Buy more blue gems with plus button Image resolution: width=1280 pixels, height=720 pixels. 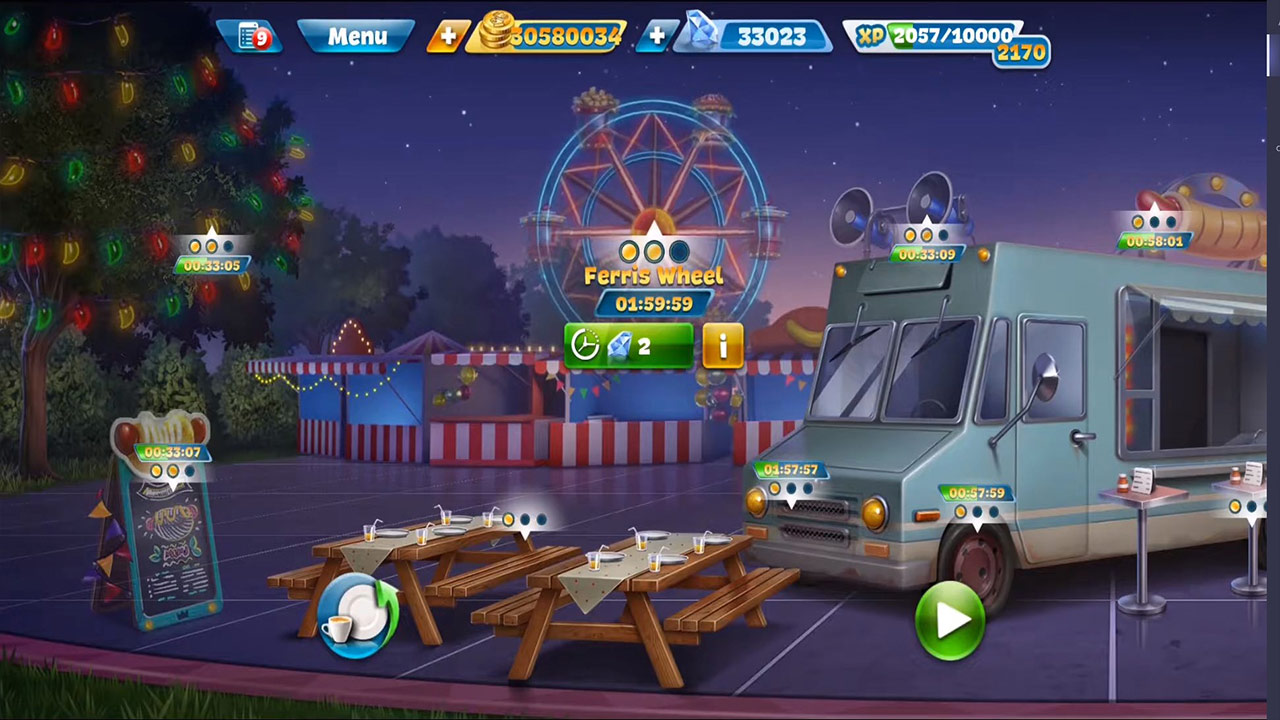pos(656,37)
